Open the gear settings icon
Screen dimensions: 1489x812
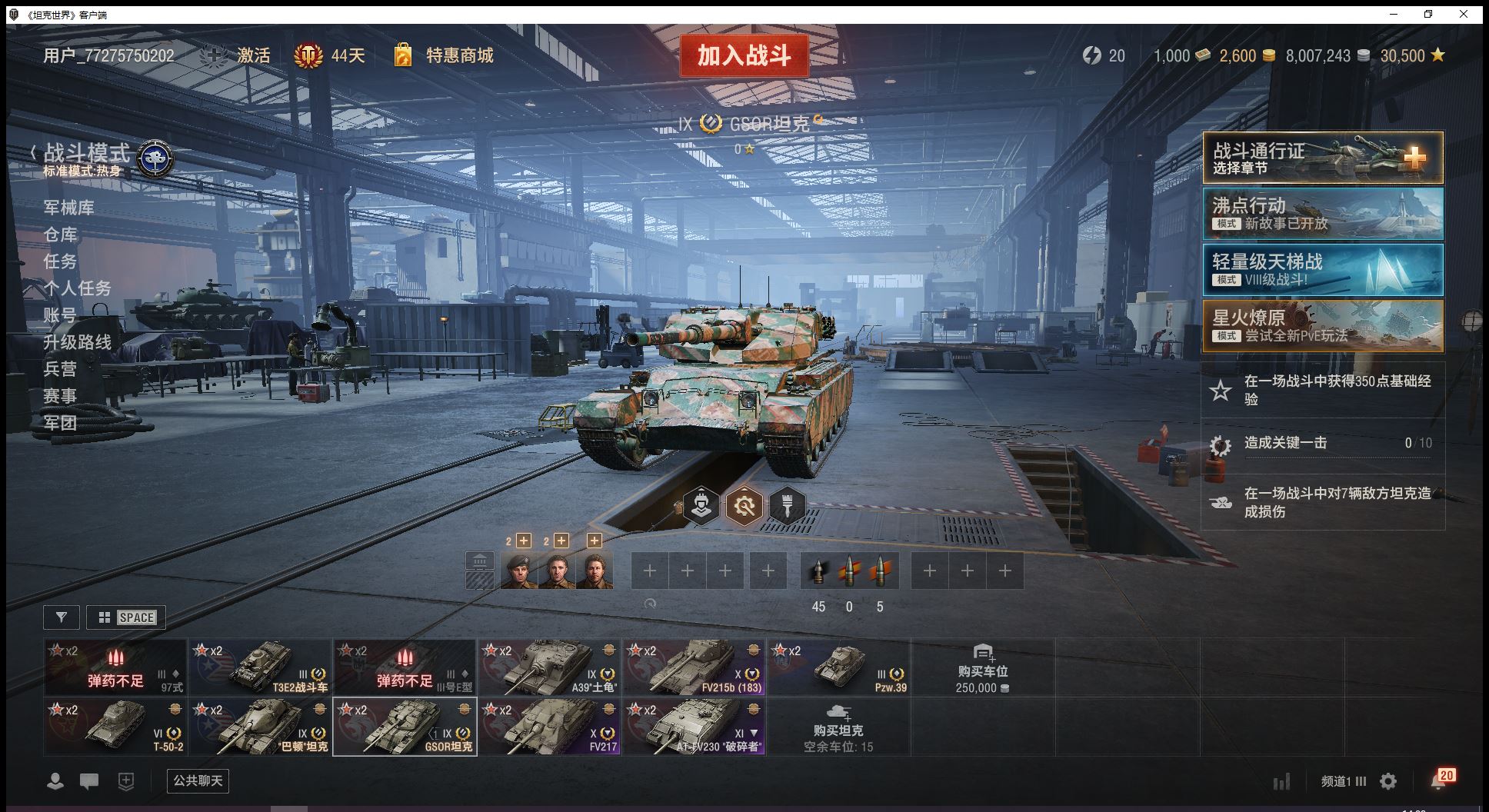1388,782
